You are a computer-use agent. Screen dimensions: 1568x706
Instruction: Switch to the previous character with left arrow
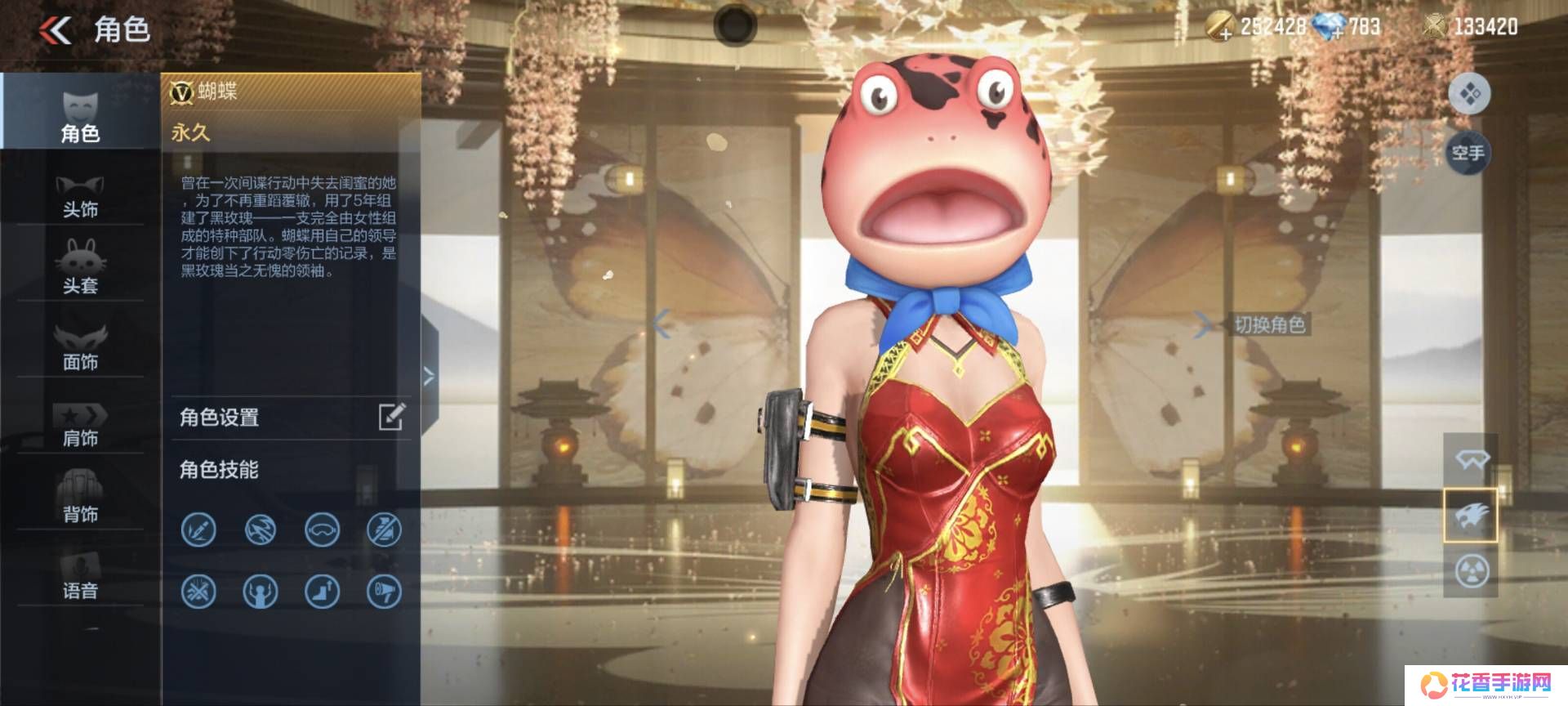pos(661,324)
